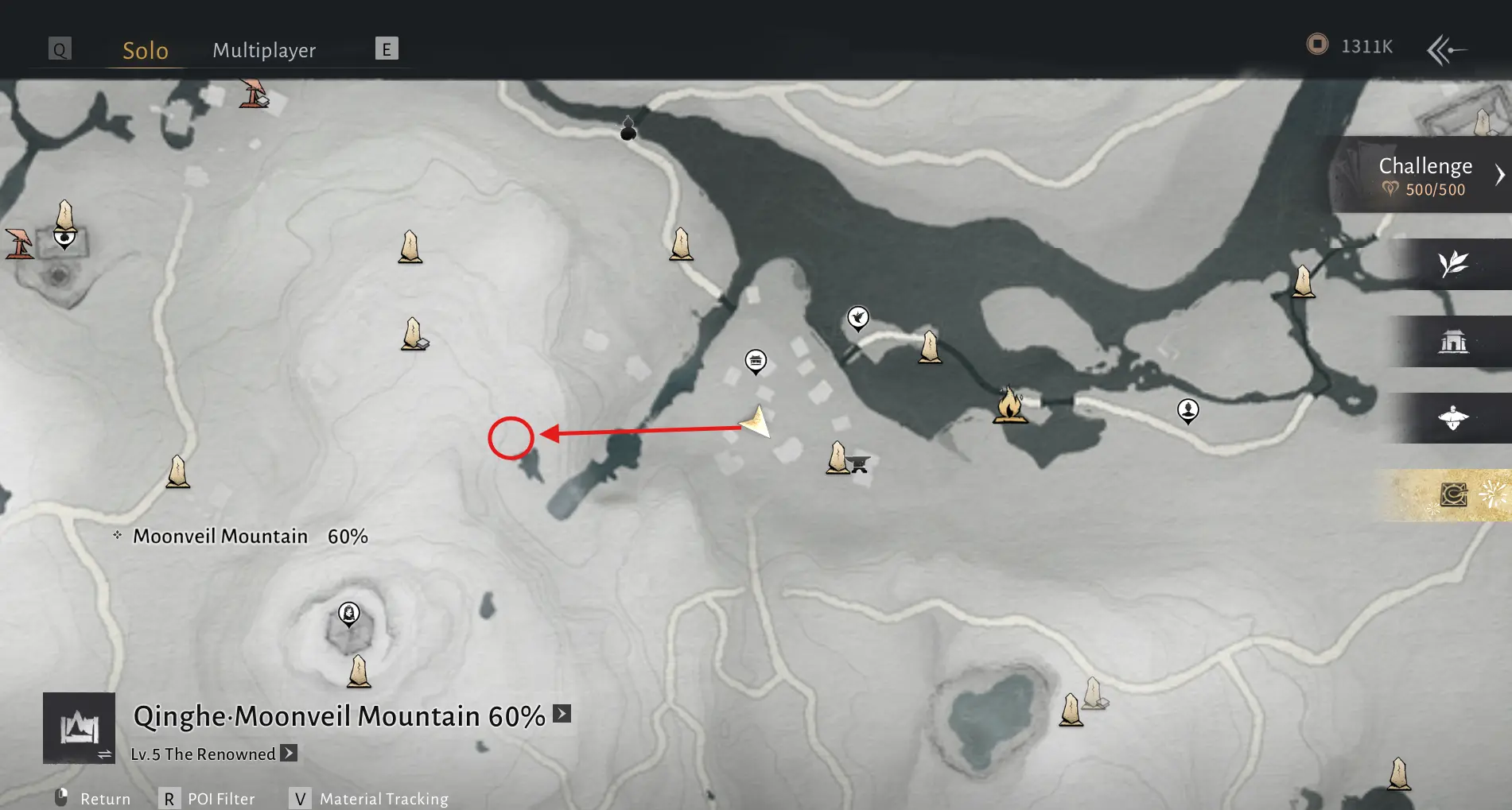The width and height of the screenshot is (1512, 810).
Task: Open the Challenge panel
Action: point(1425,175)
